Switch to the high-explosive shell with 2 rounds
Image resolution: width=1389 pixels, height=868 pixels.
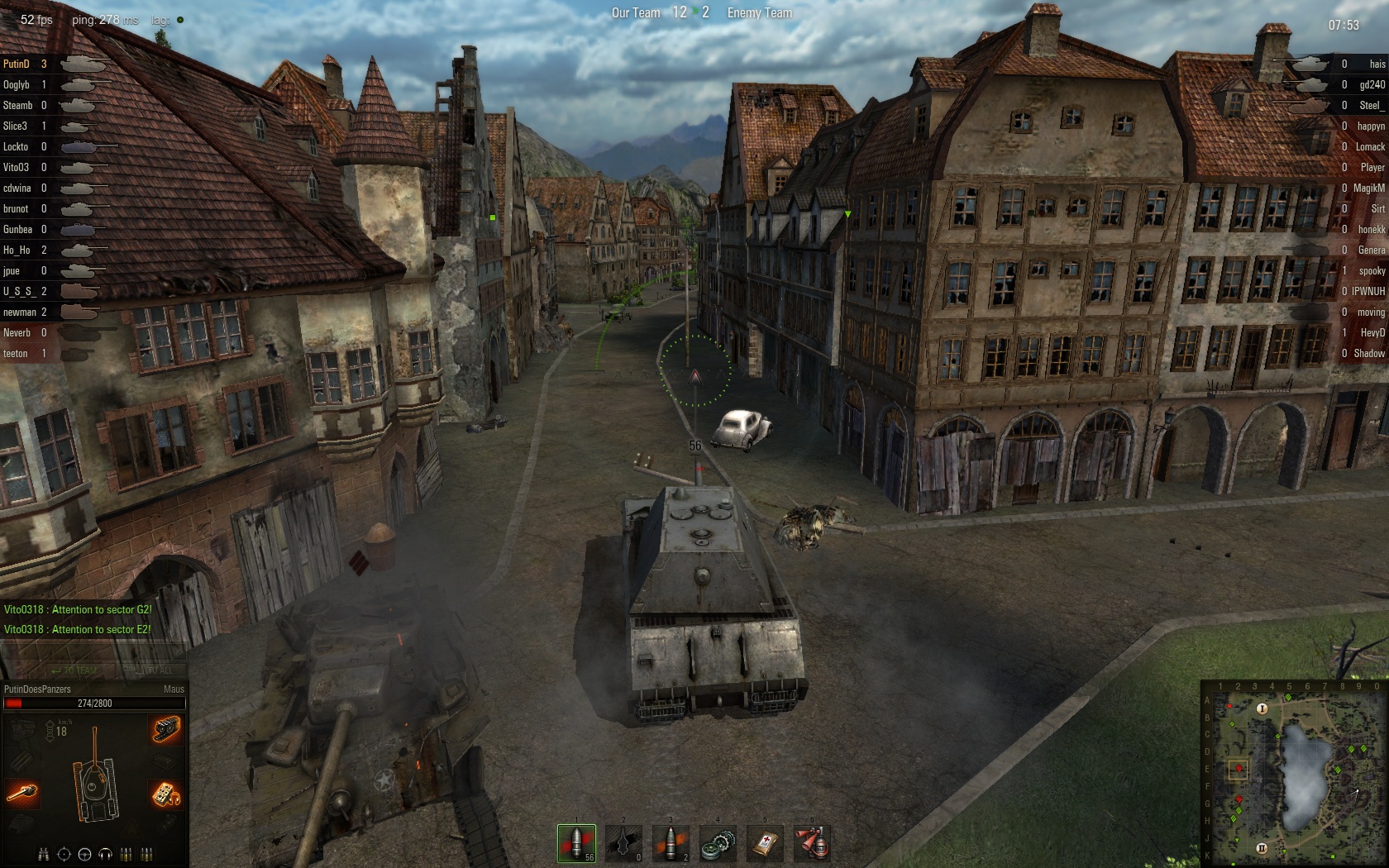(671, 842)
